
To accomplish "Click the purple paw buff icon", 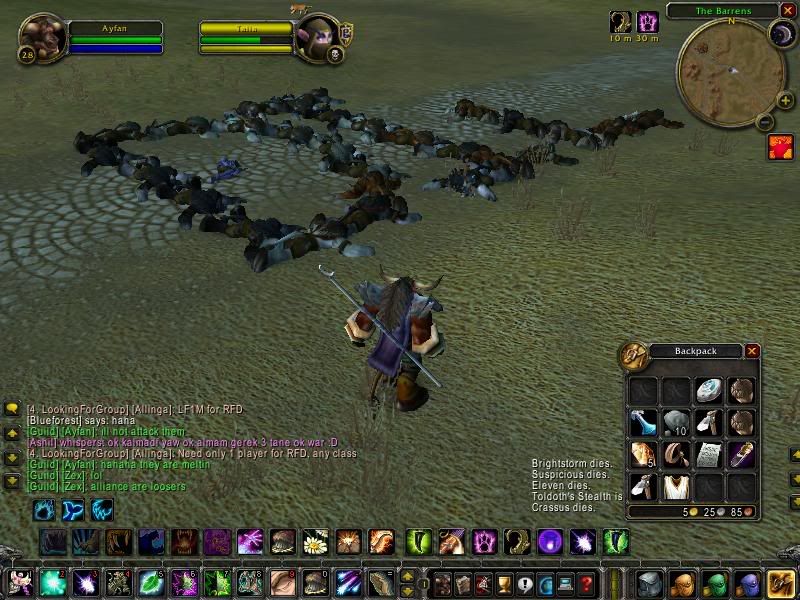I will (x=648, y=22).
